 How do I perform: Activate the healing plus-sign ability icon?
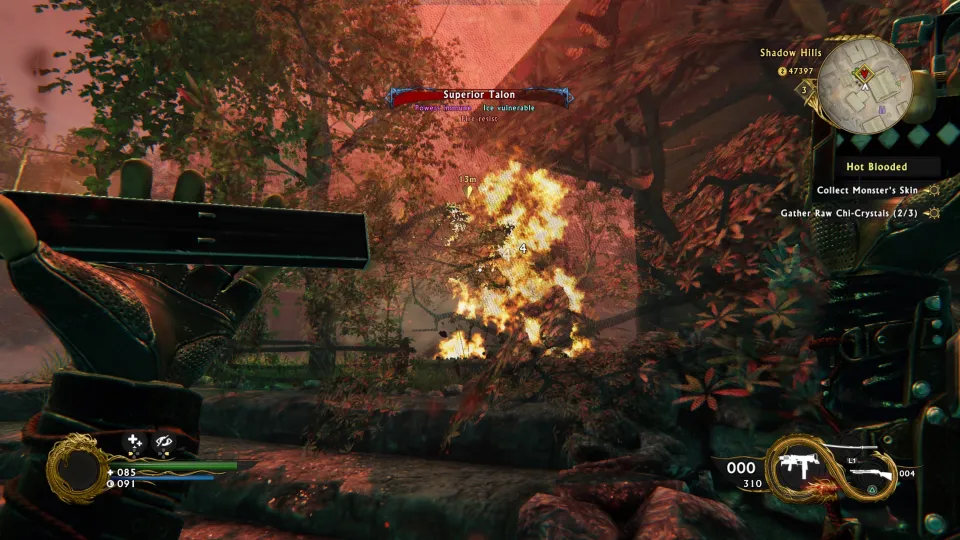135,441
